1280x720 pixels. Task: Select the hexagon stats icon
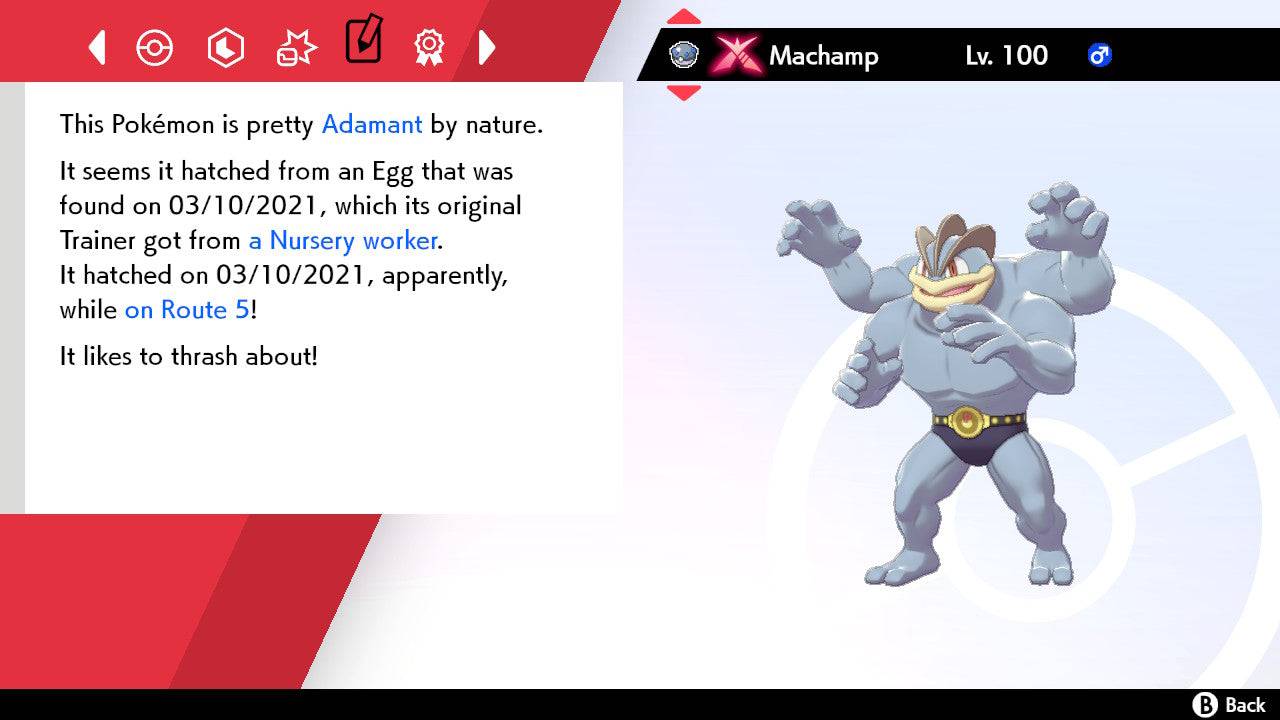[225, 47]
